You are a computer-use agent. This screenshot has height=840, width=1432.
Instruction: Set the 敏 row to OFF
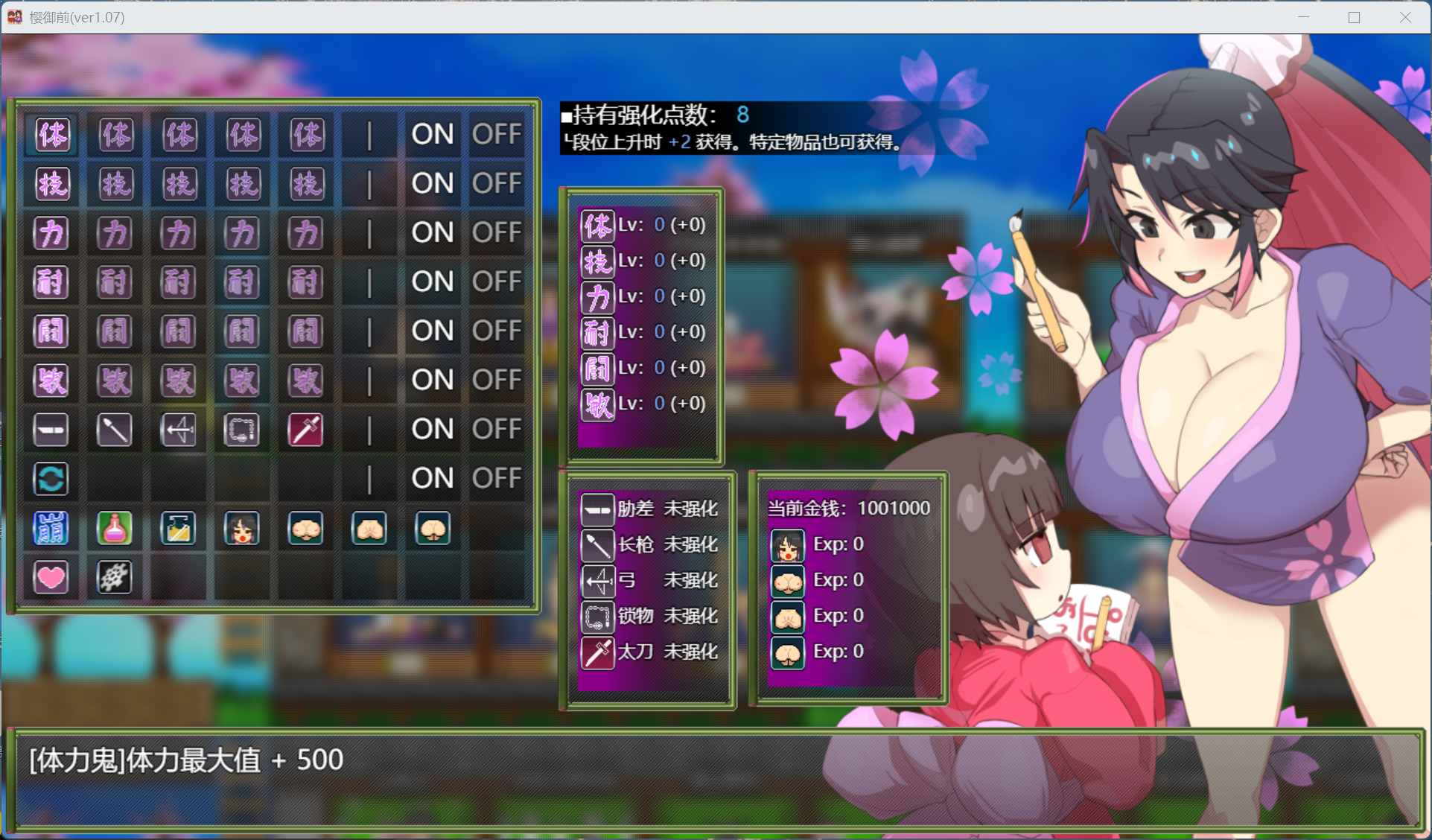(497, 381)
